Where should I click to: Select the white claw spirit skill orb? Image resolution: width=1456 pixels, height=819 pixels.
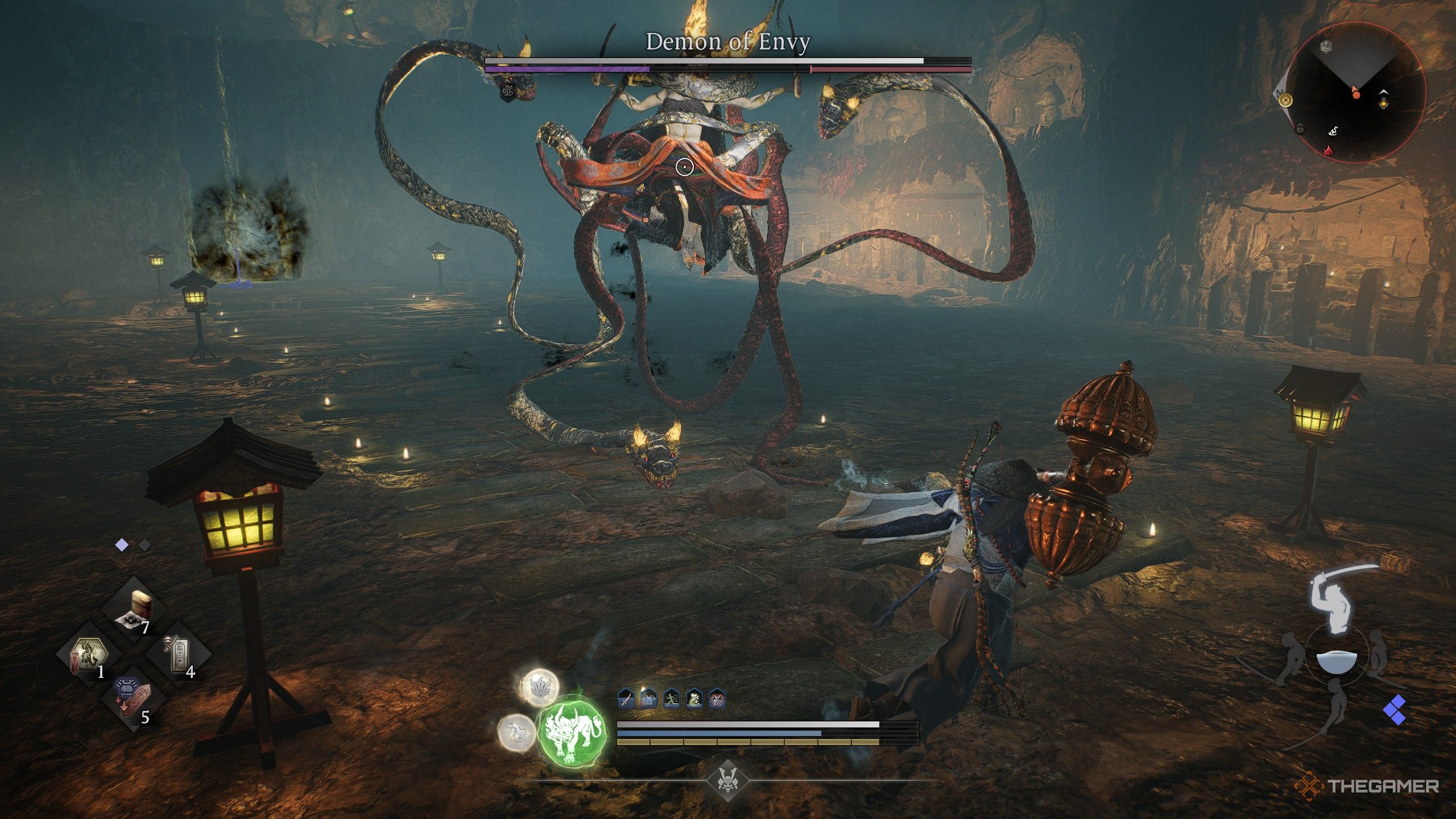[x=516, y=733]
